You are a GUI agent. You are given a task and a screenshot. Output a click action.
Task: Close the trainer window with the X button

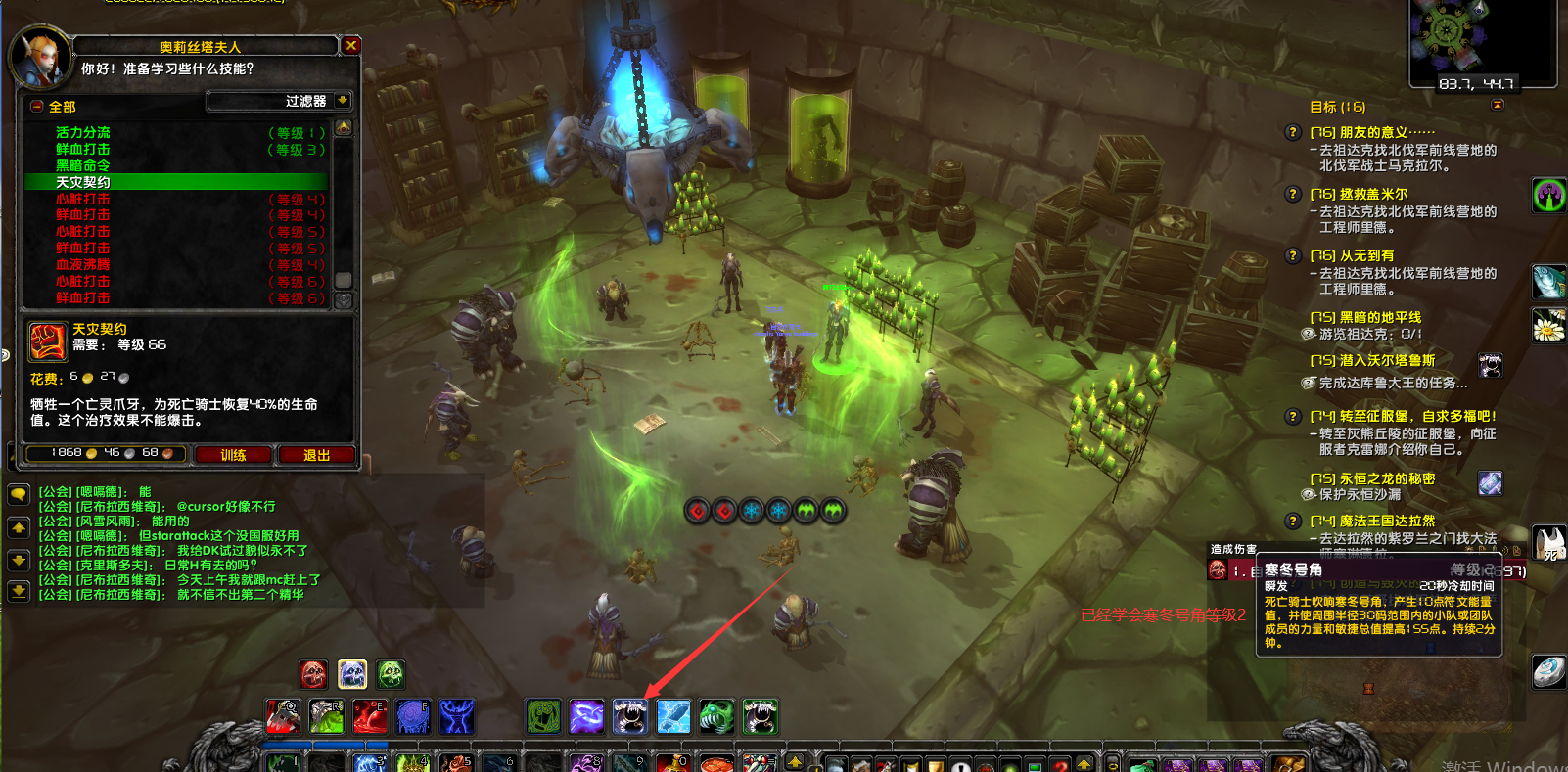(x=351, y=45)
